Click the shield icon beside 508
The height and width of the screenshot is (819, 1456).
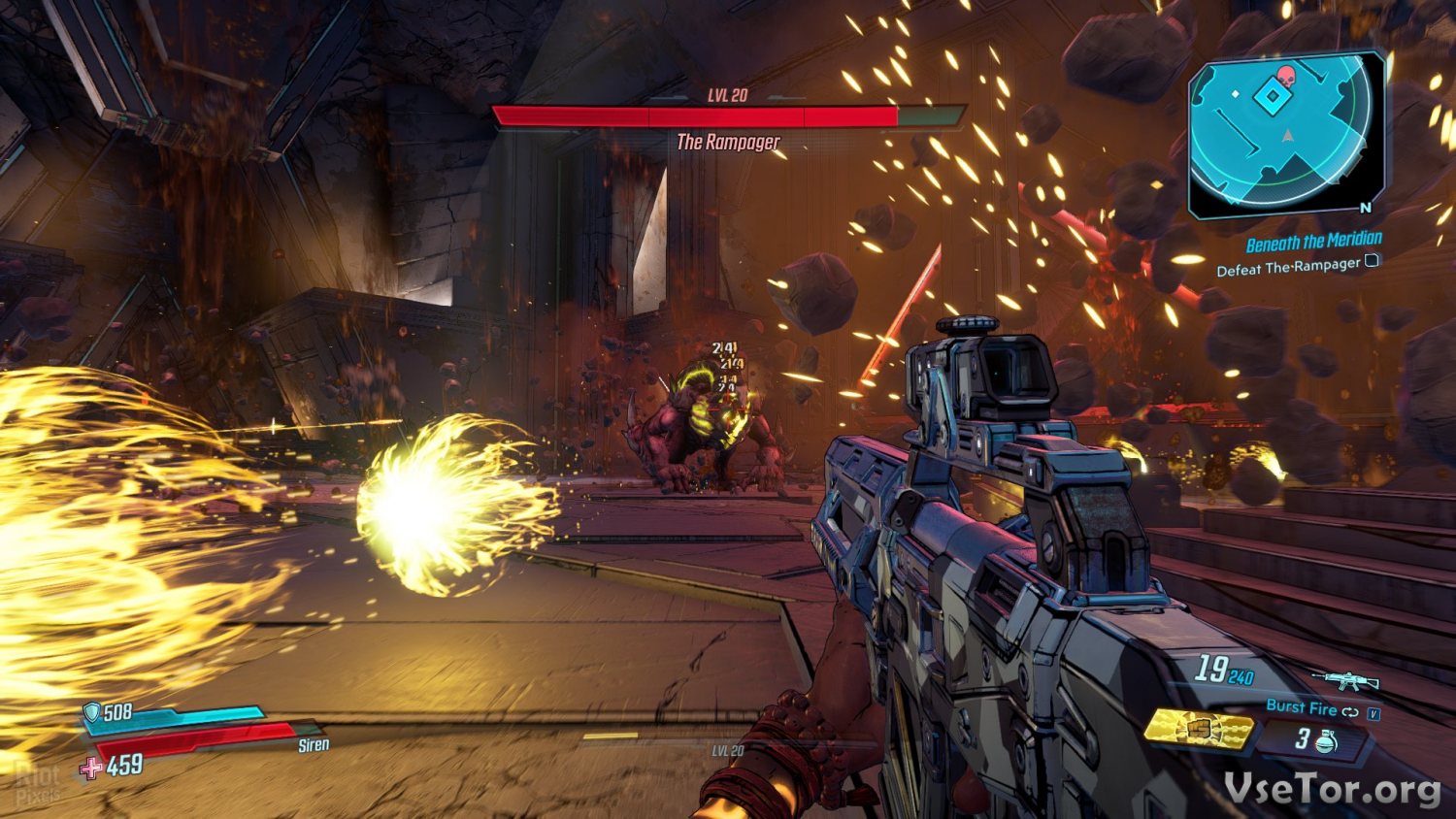[x=91, y=713]
